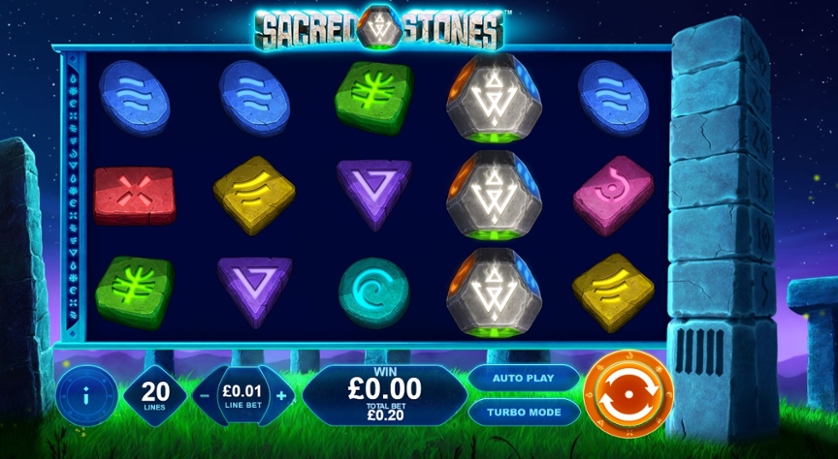Toggle Turbo Mode
The width and height of the screenshot is (838, 459).
click(x=522, y=411)
